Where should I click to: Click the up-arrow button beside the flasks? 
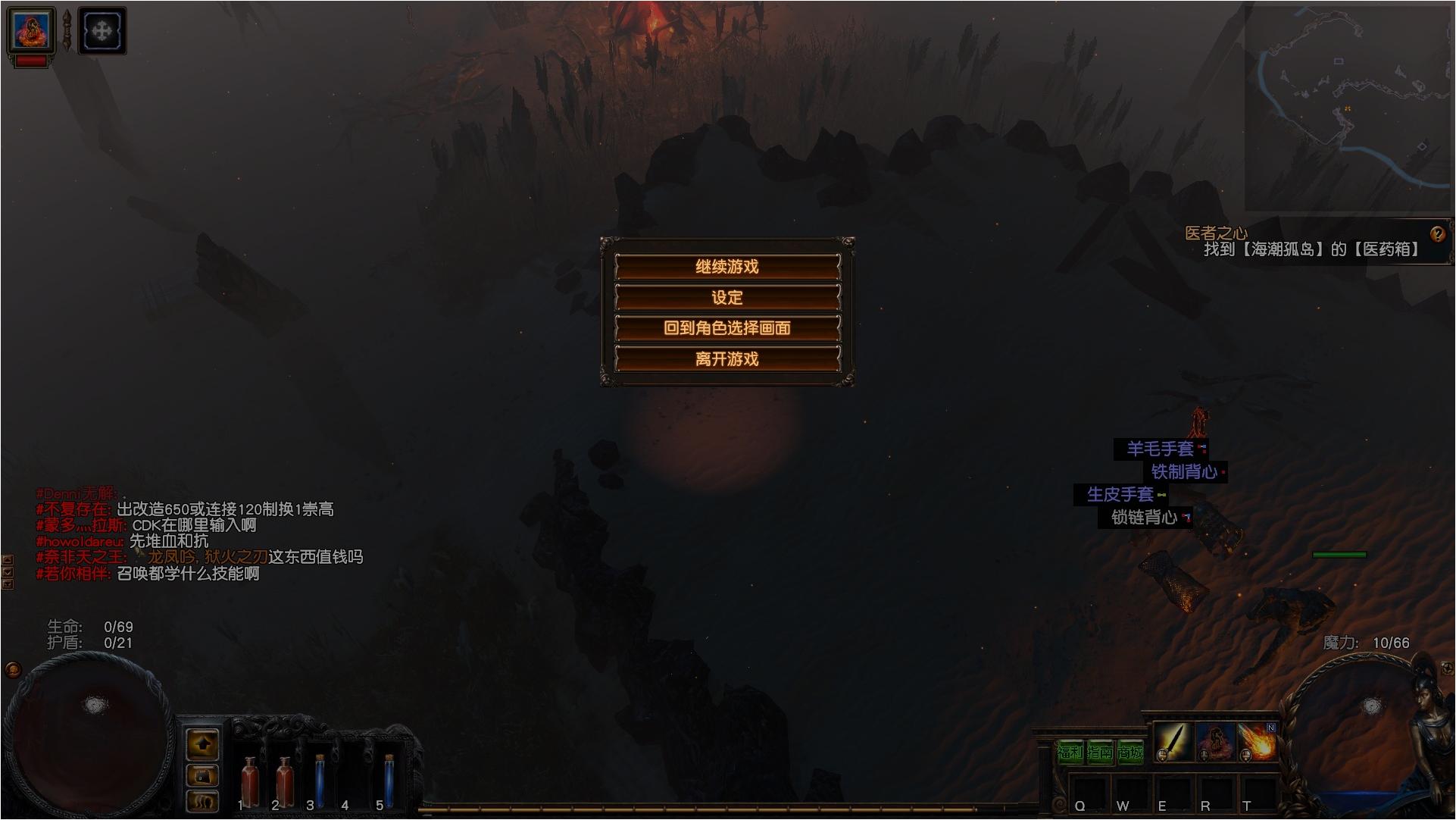click(x=202, y=745)
